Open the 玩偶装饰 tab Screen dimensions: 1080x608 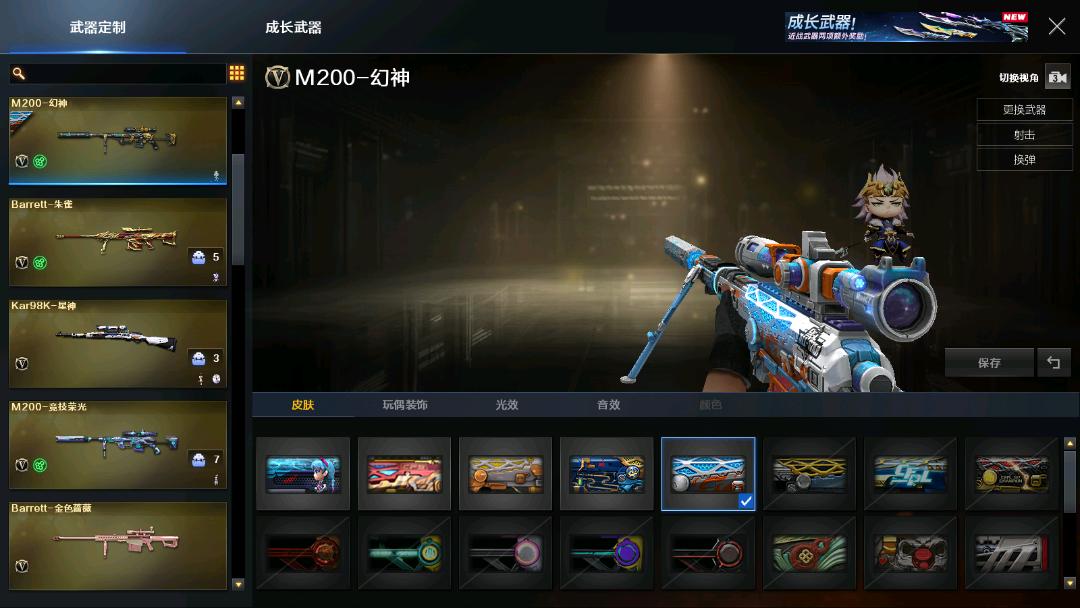pos(405,405)
